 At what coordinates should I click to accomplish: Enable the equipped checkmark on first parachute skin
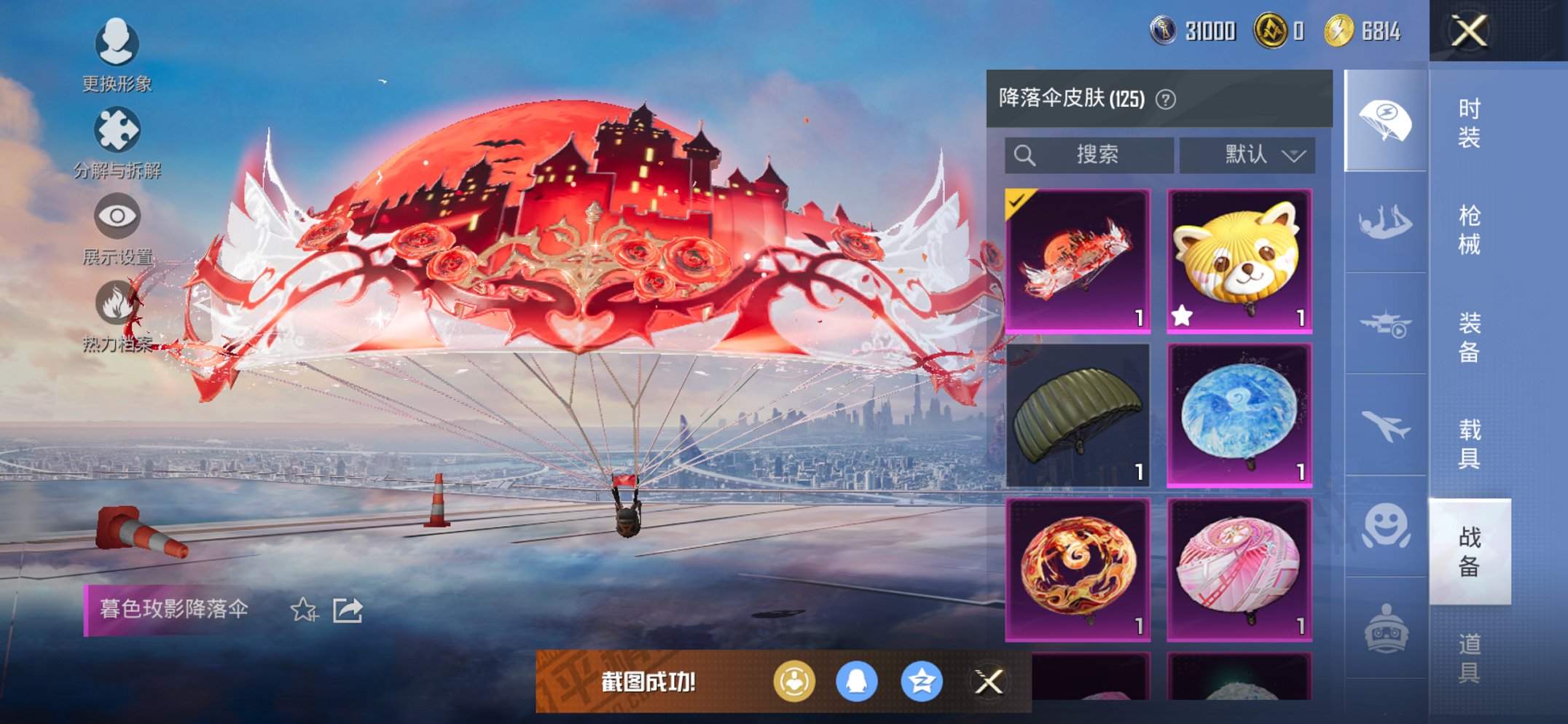[1016, 200]
